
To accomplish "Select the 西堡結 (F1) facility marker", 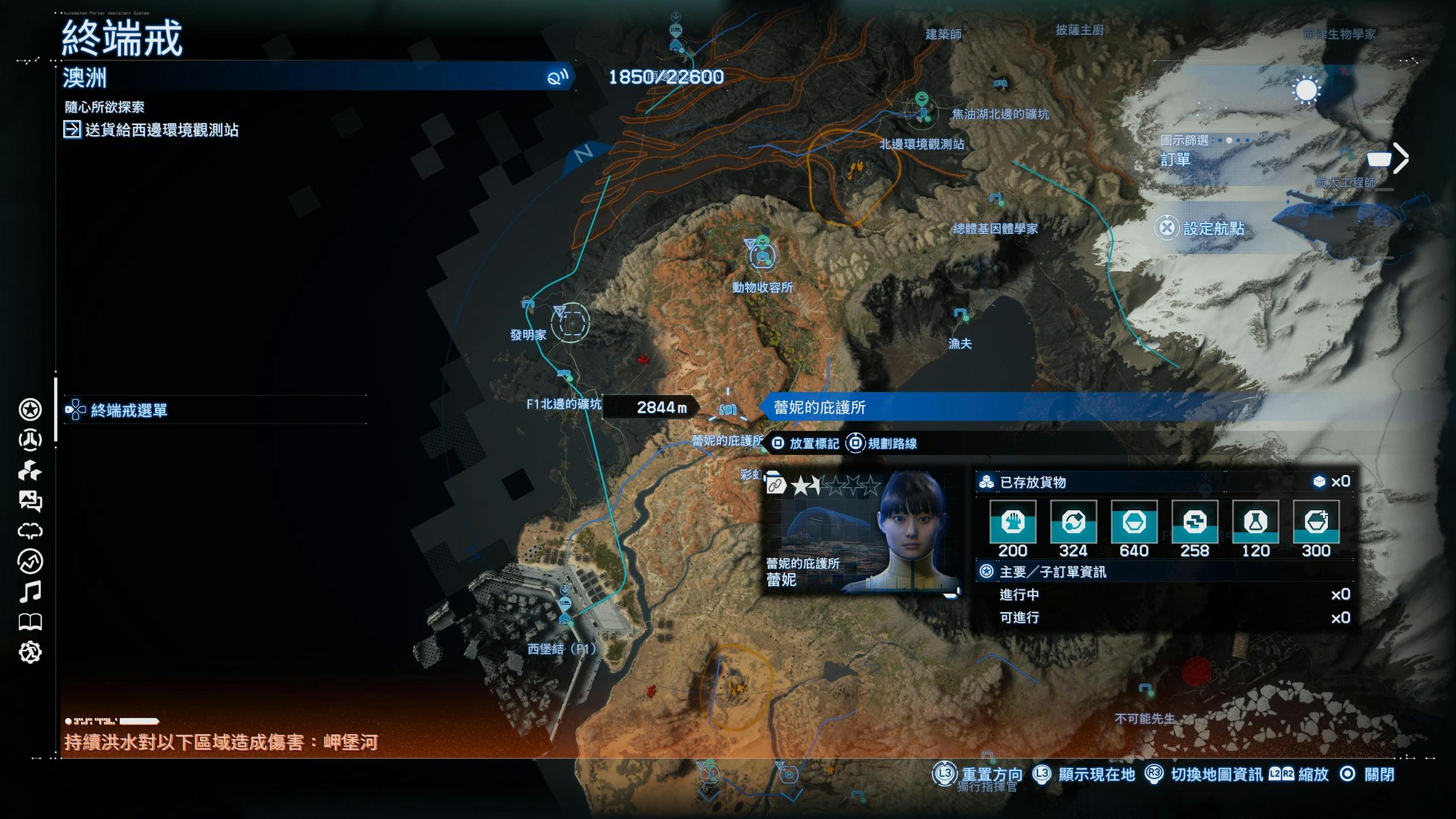I will pyautogui.click(x=565, y=605).
